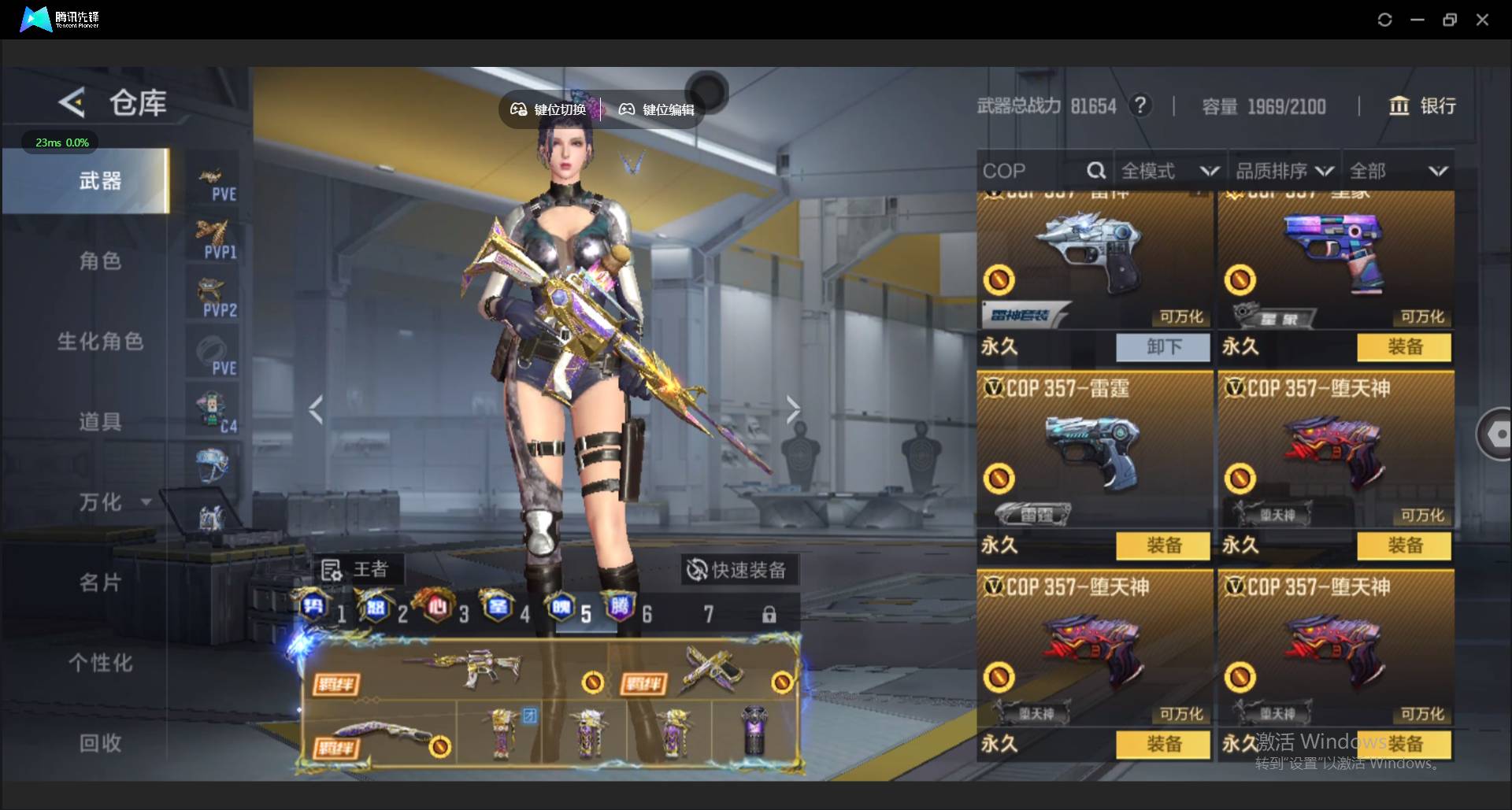The width and height of the screenshot is (1512, 810).
Task: Open the 银行 bank
Action: 1422,106
